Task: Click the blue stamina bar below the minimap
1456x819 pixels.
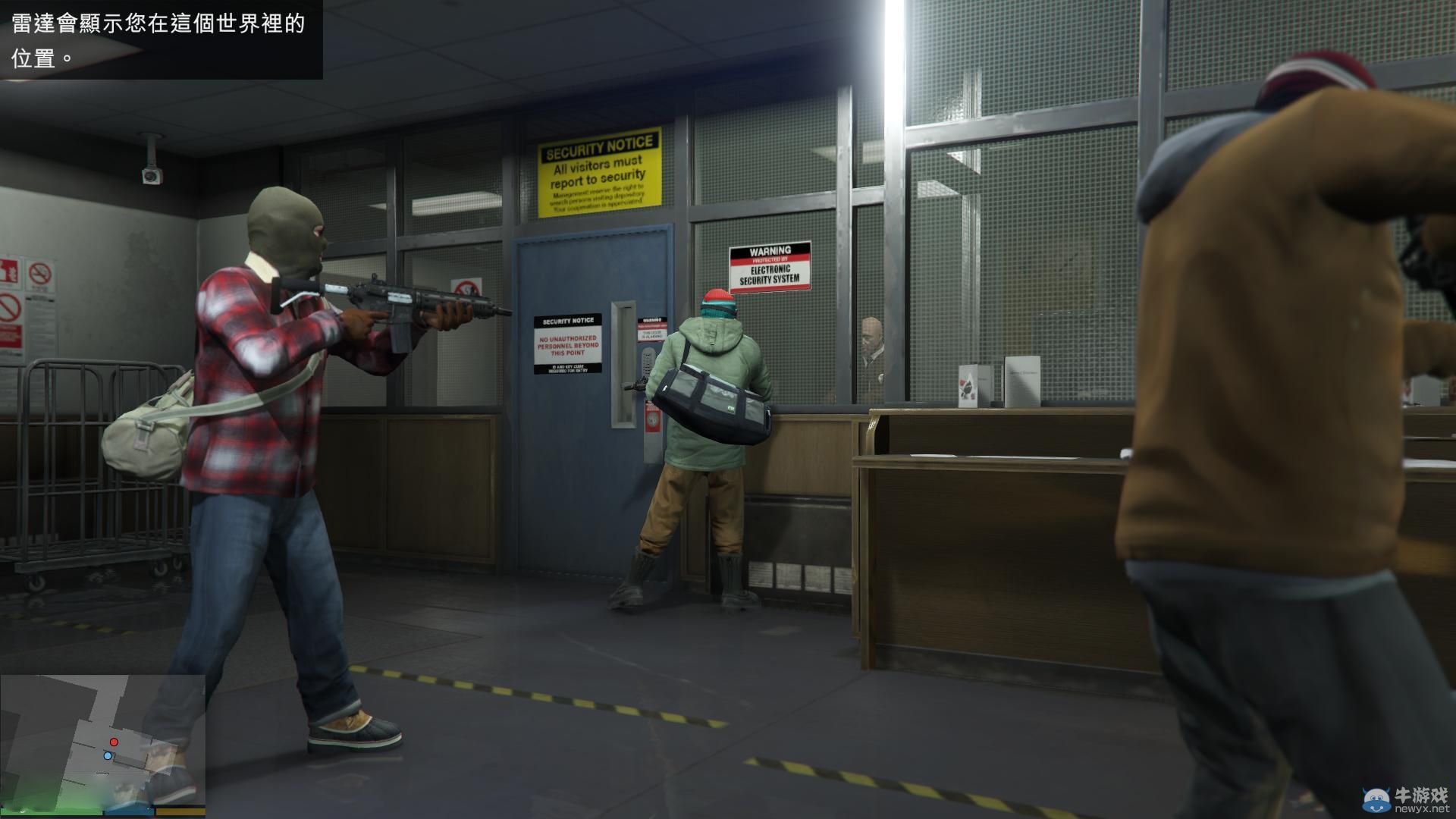Action: point(127,812)
